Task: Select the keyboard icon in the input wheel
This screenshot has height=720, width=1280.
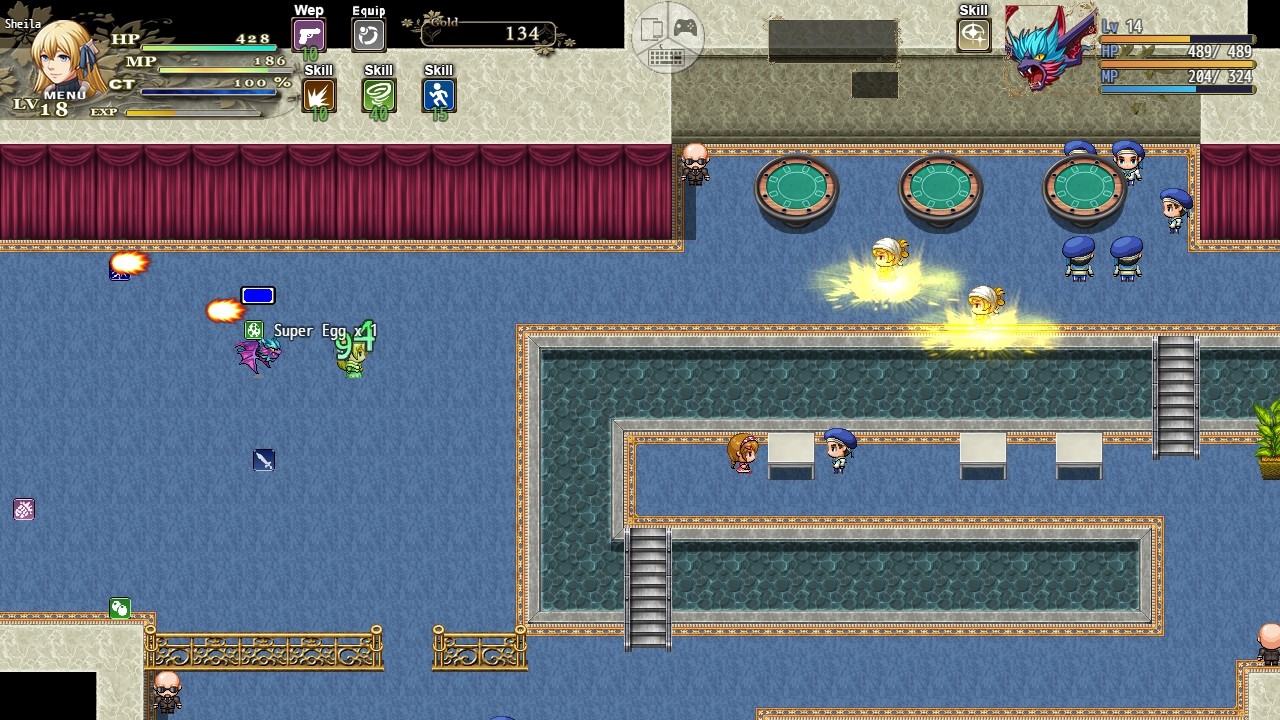Action: [666, 57]
